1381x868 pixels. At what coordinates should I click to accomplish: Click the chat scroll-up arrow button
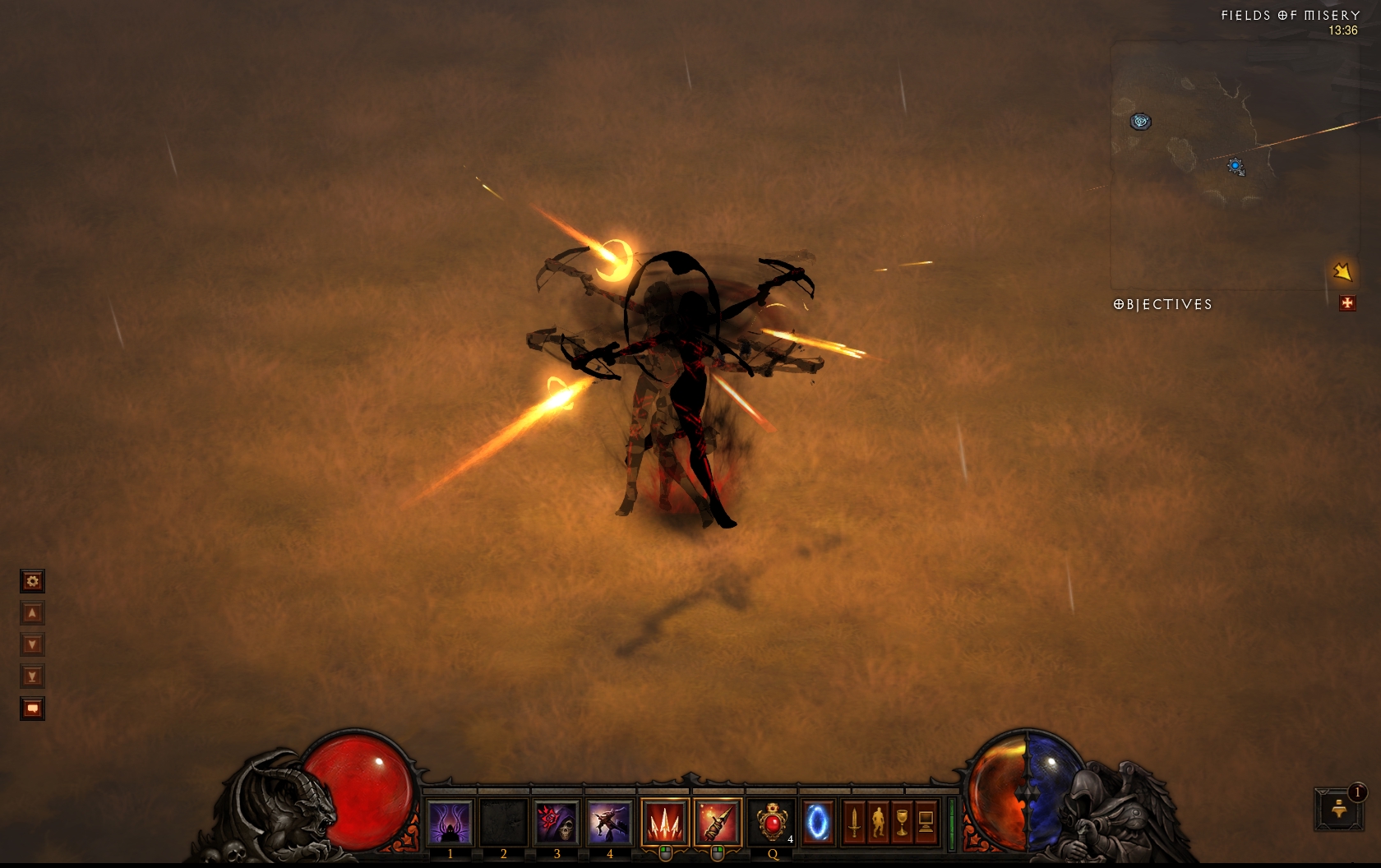[32, 613]
